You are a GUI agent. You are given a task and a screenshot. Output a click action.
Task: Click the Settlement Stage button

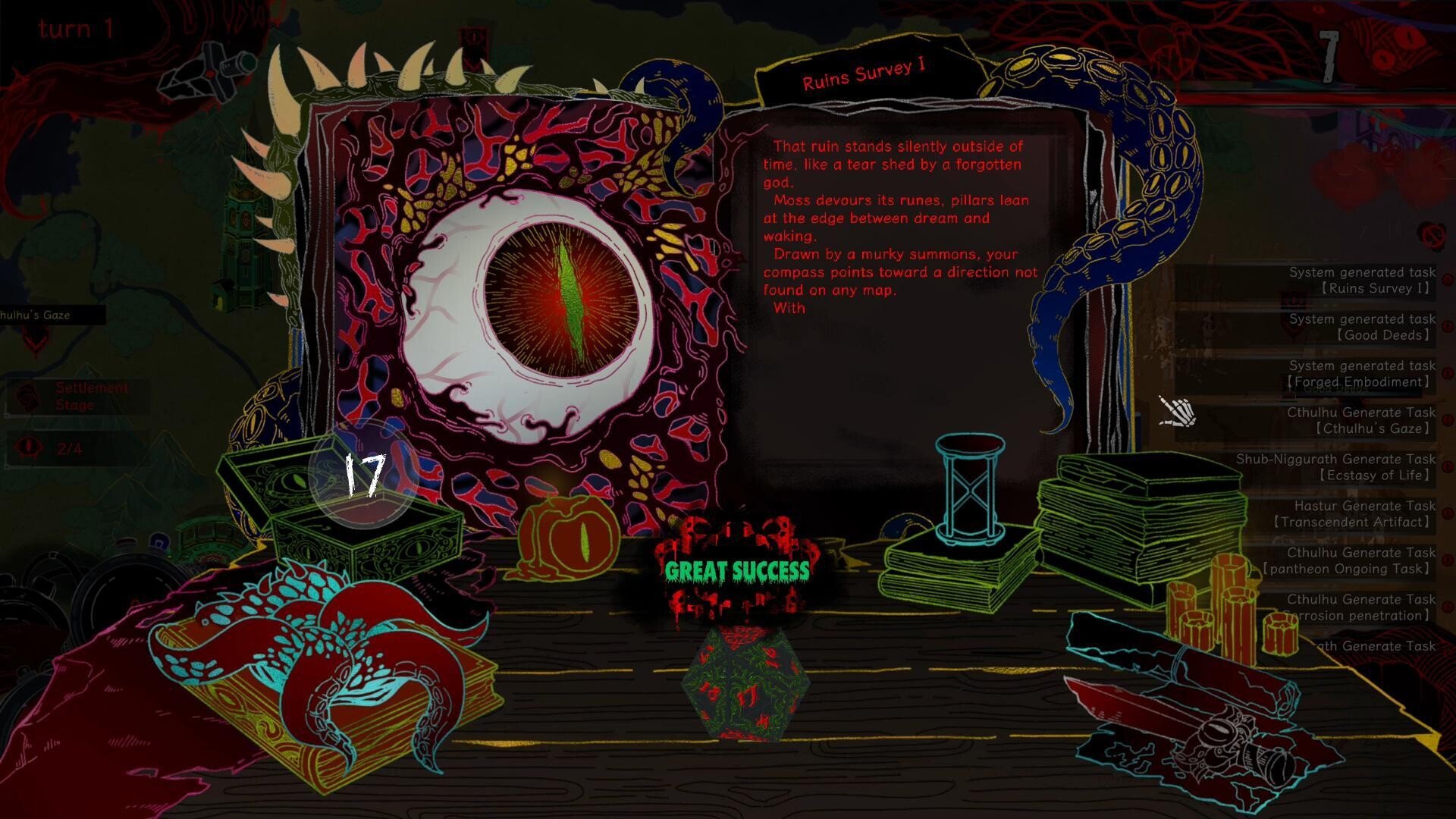point(78,396)
